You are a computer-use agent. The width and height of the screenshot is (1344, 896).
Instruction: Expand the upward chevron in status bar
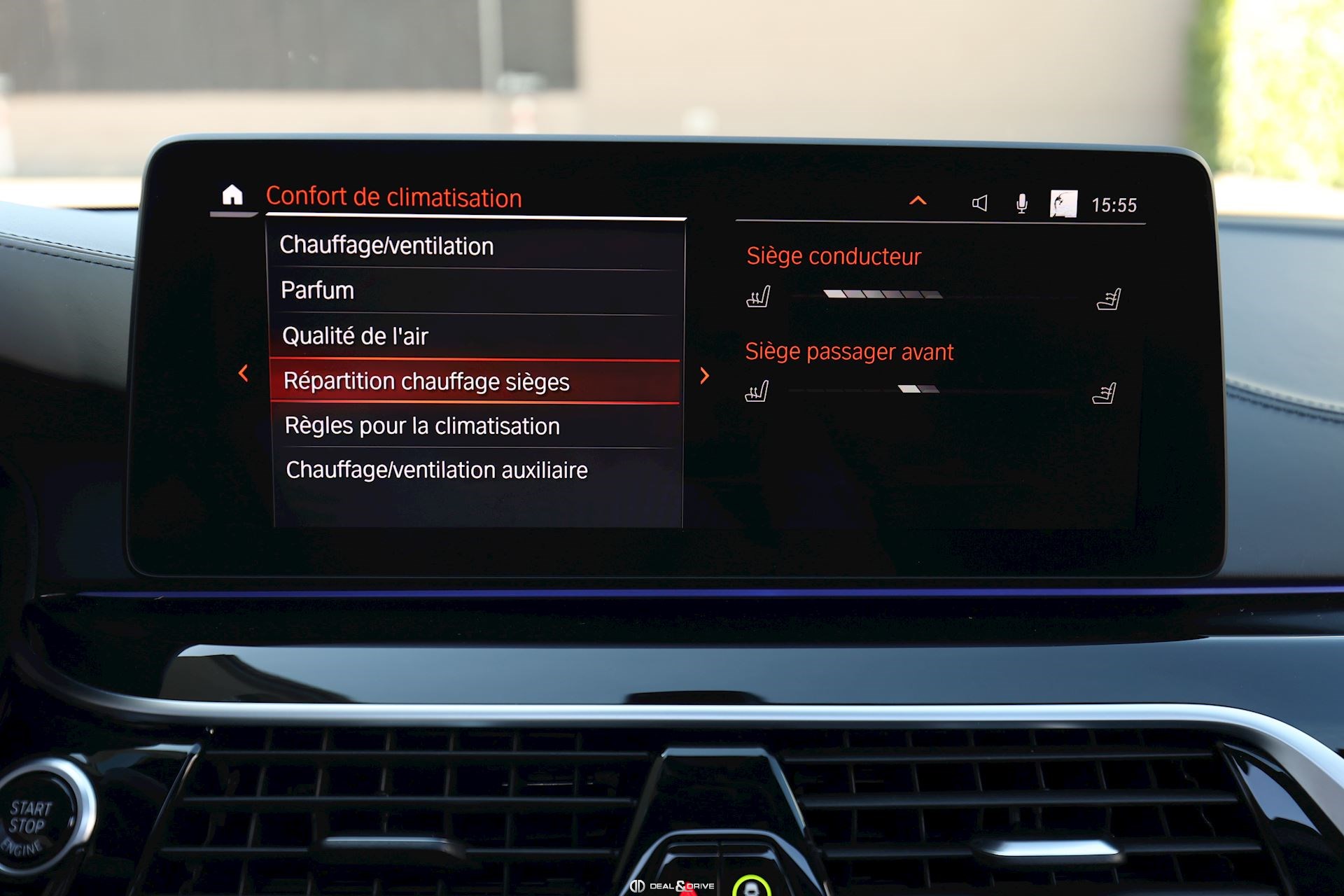point(918,202)
